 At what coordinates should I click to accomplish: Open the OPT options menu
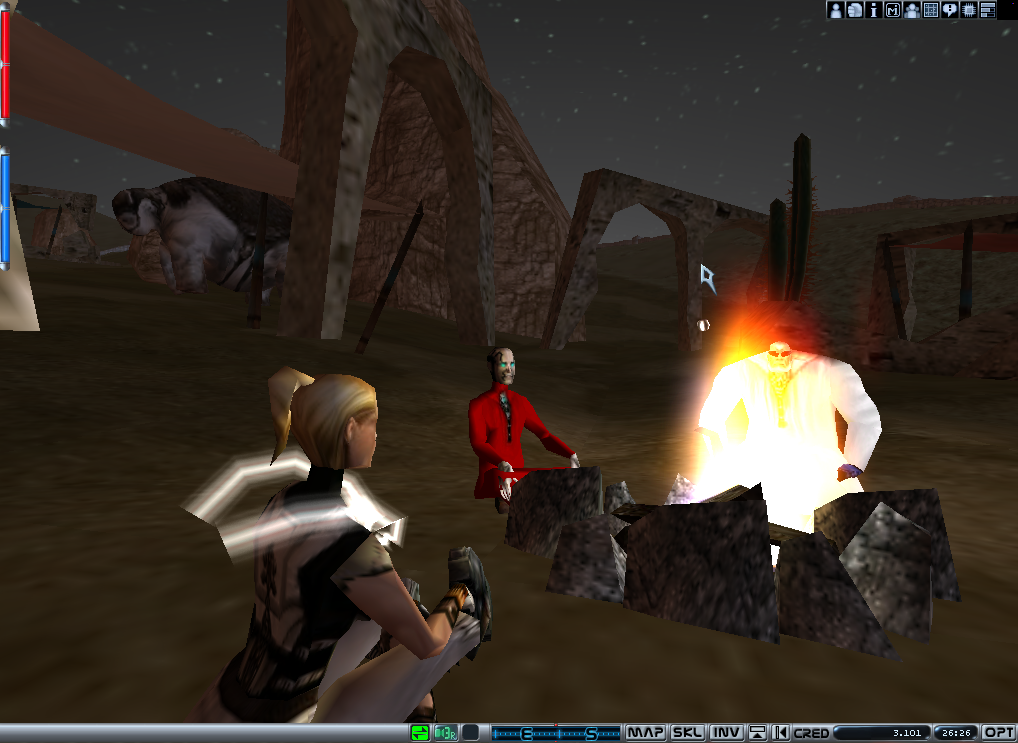[x=999, y=733]
